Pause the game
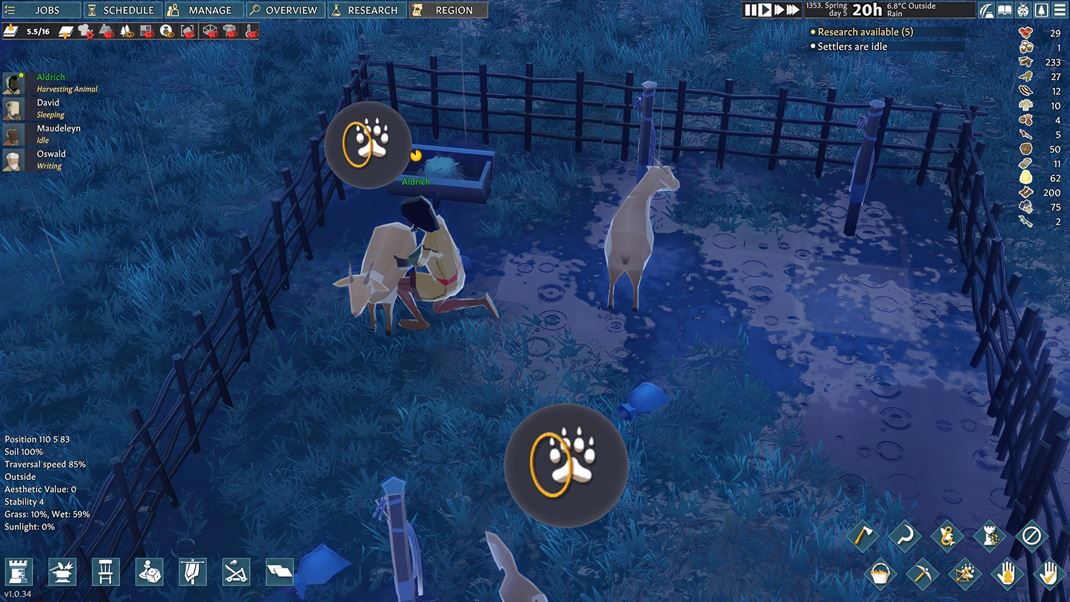 [x=751, y=10]
